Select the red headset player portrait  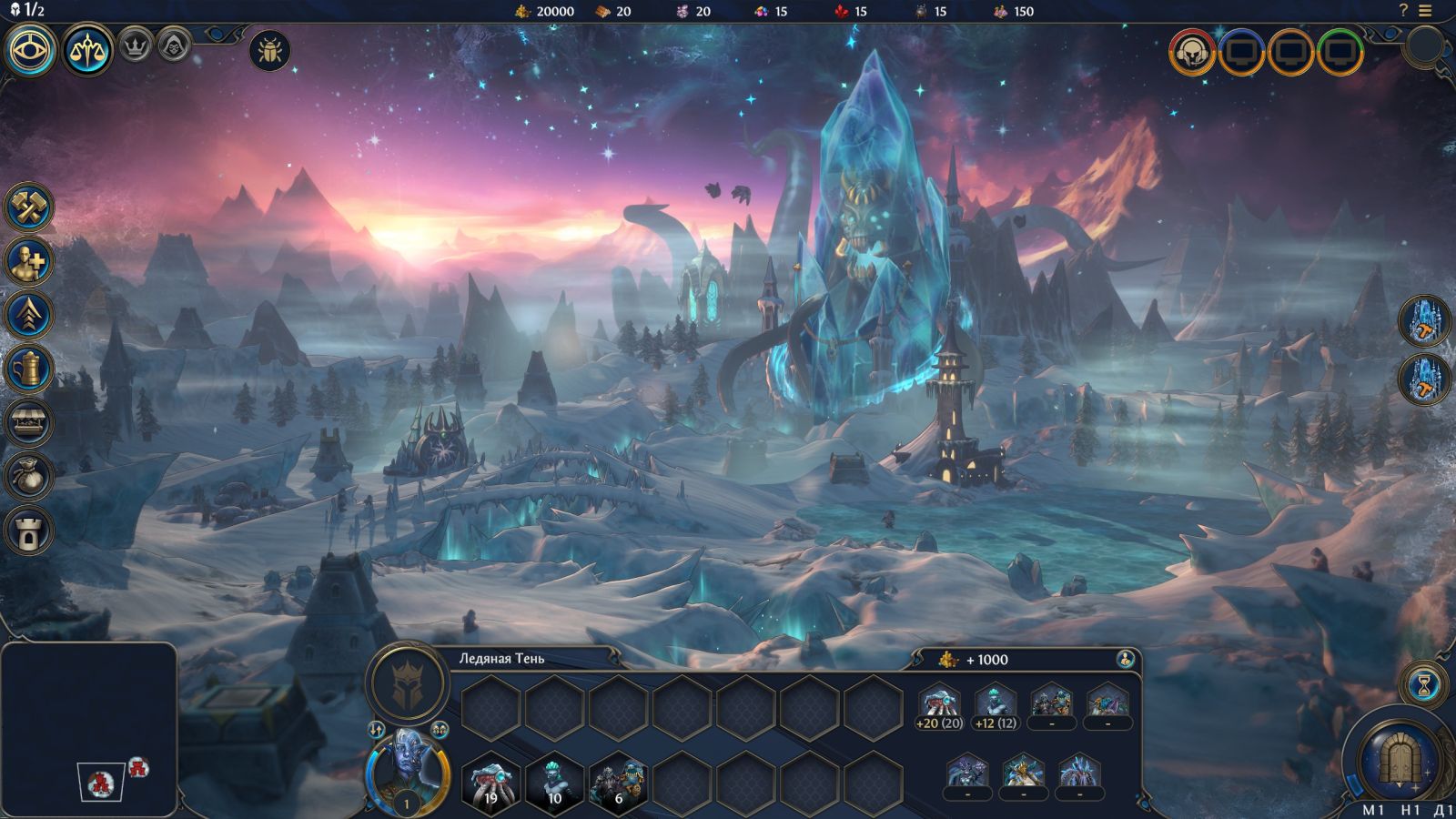coord(1192,52)
